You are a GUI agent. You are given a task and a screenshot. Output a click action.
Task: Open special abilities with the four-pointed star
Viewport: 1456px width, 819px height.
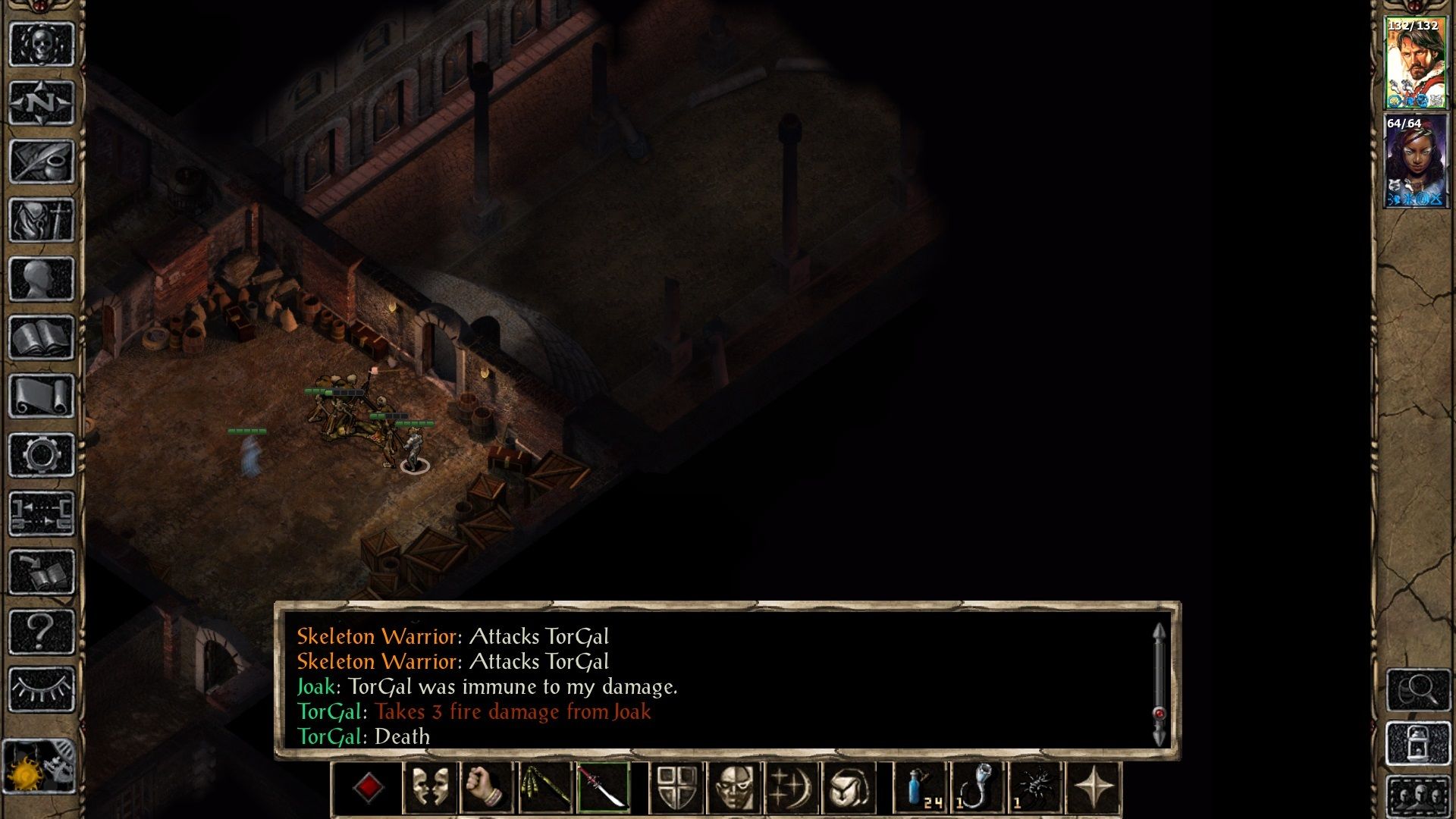tap(1094, 787)
